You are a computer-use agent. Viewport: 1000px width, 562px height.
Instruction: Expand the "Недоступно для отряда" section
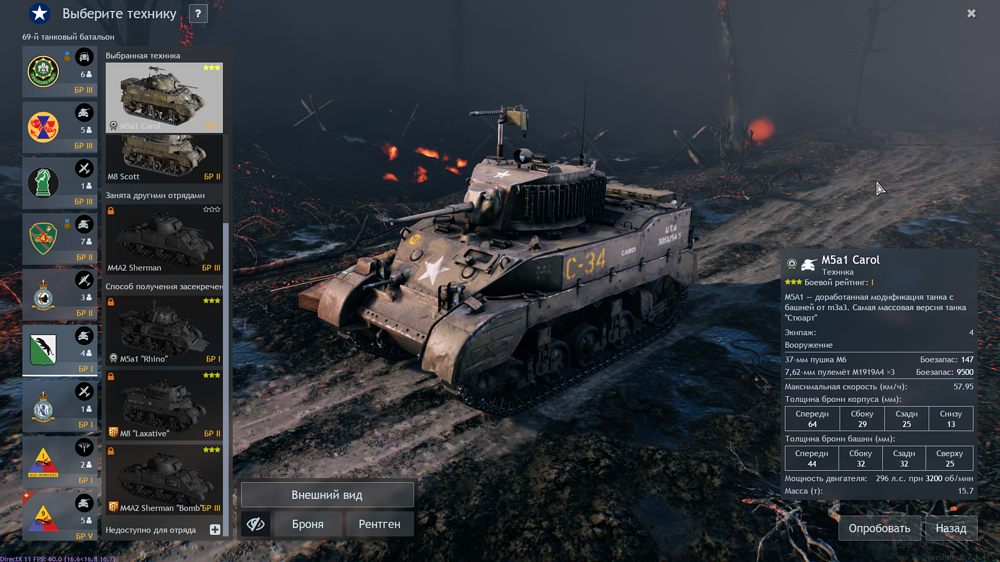(214, 530)
